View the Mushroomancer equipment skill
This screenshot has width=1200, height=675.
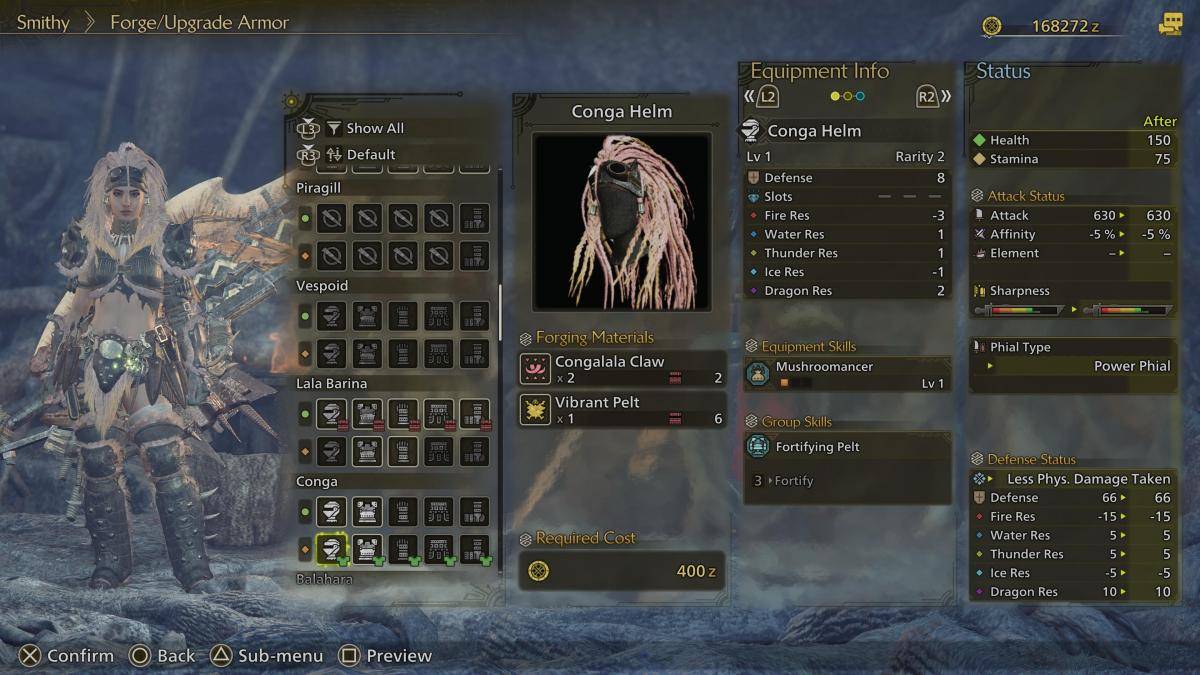pyautogui.click(x=846, y=374)
